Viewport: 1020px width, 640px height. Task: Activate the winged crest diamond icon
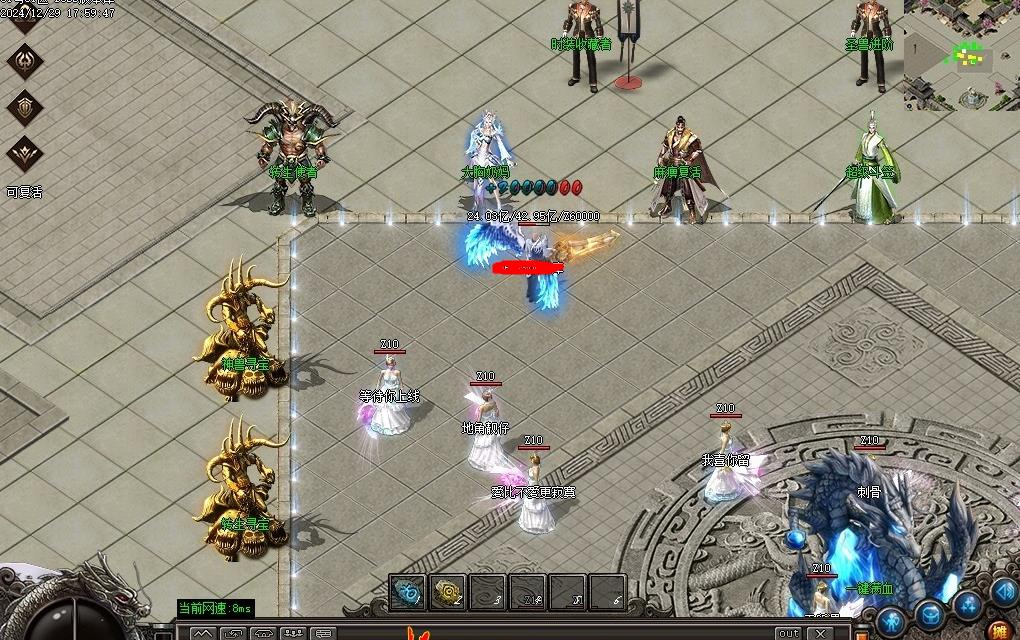(25, 155)
